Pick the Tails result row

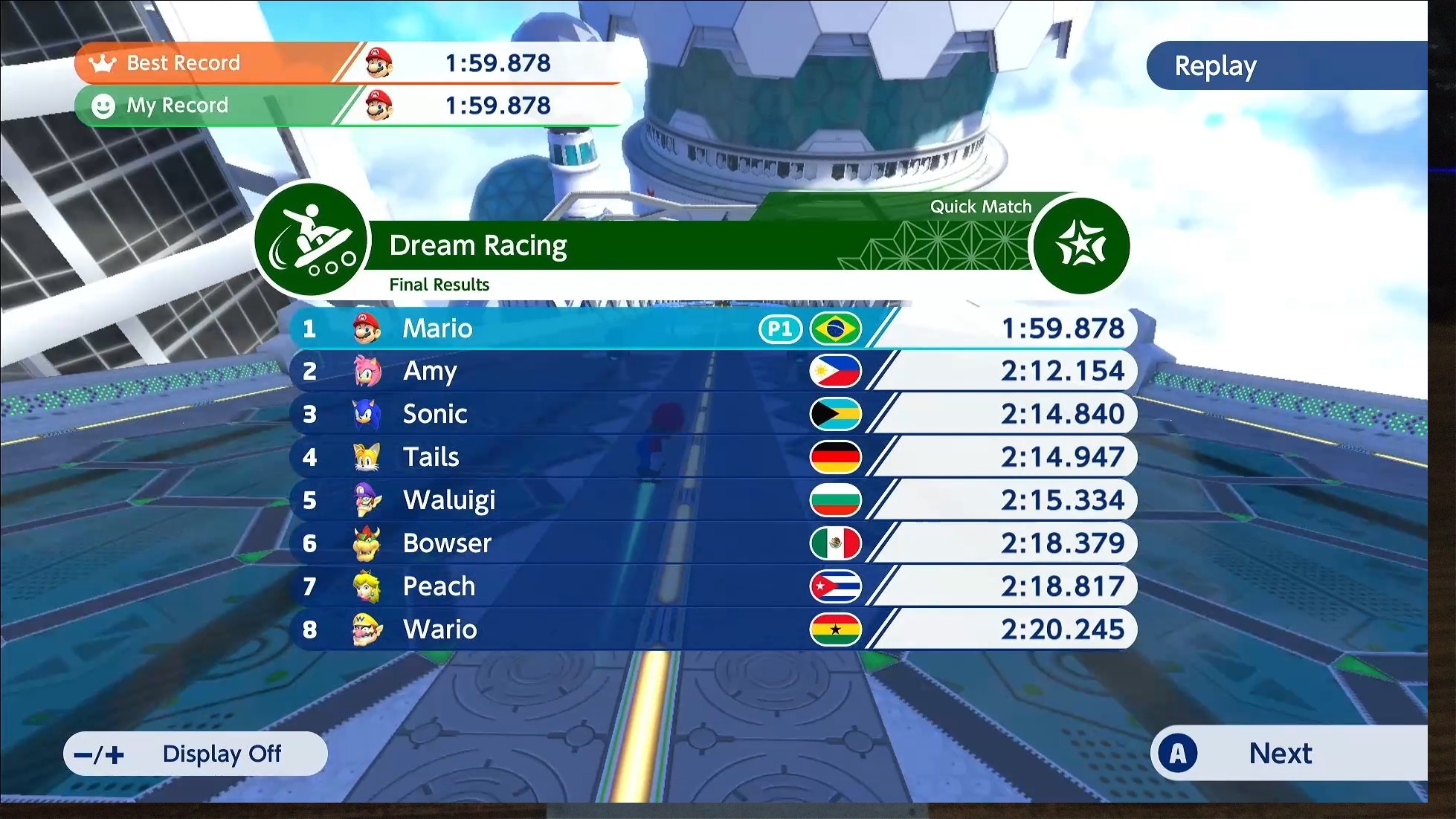[712, 457]
